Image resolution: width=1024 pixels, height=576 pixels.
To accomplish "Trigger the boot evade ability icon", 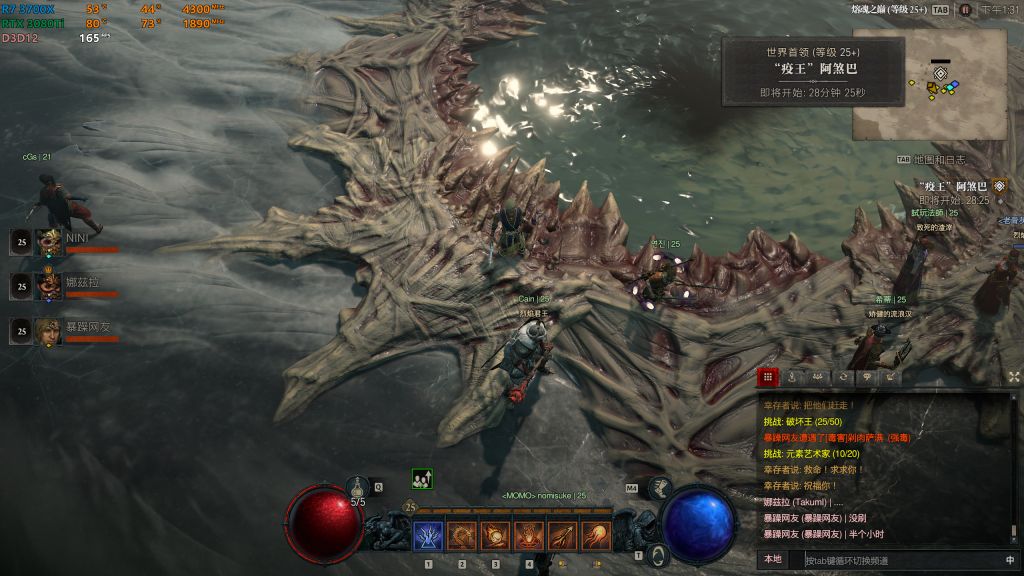I will click(x=658, y=488).
